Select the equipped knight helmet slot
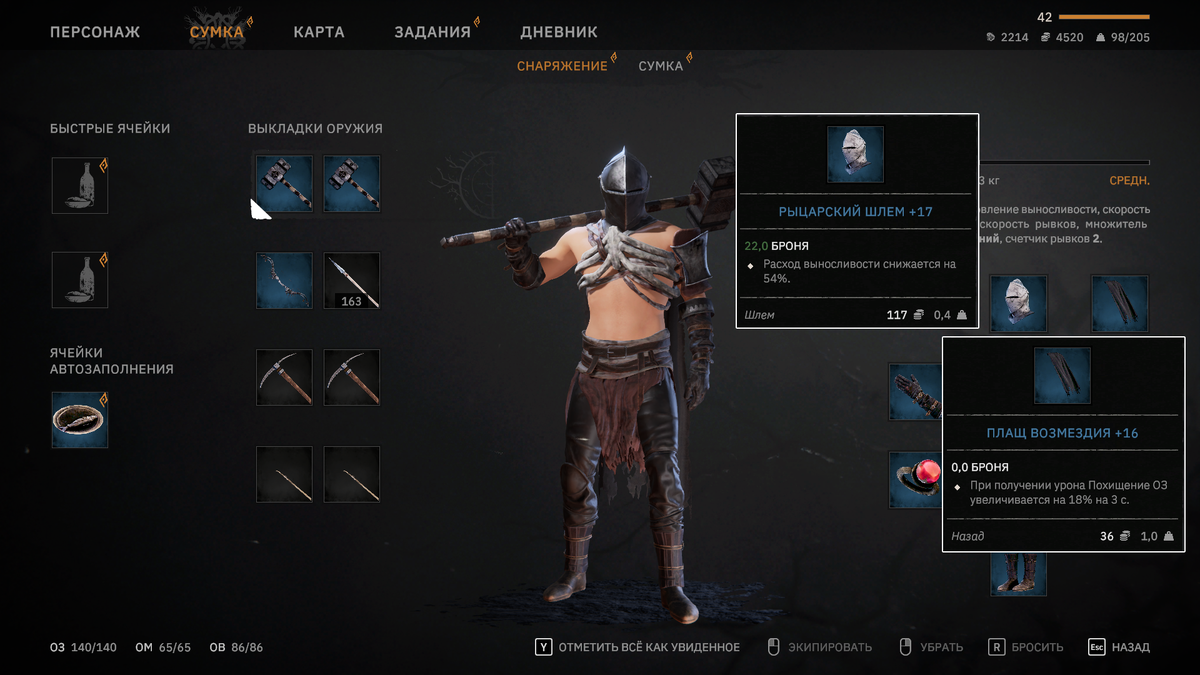The height and width of the screenshot is (675, 1200). (x=1018, y=303)
